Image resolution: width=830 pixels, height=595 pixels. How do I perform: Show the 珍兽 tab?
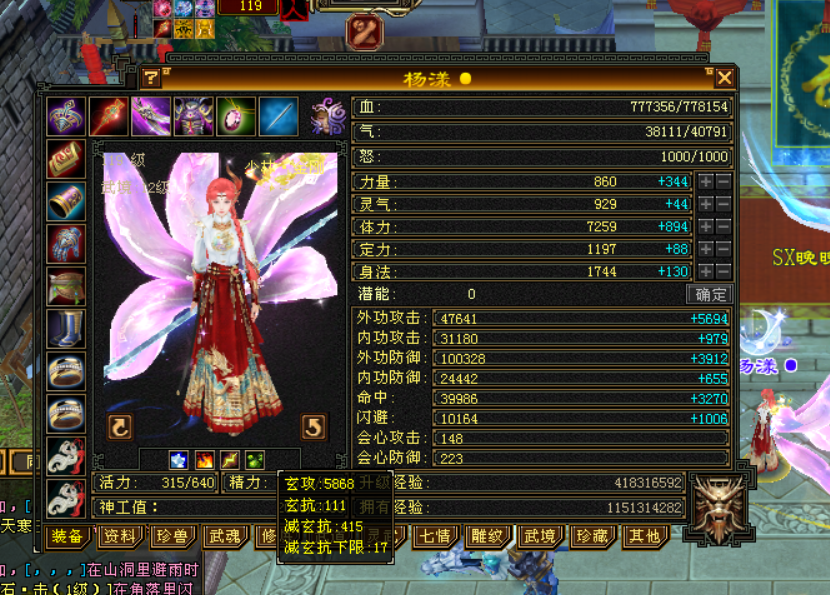171,537
